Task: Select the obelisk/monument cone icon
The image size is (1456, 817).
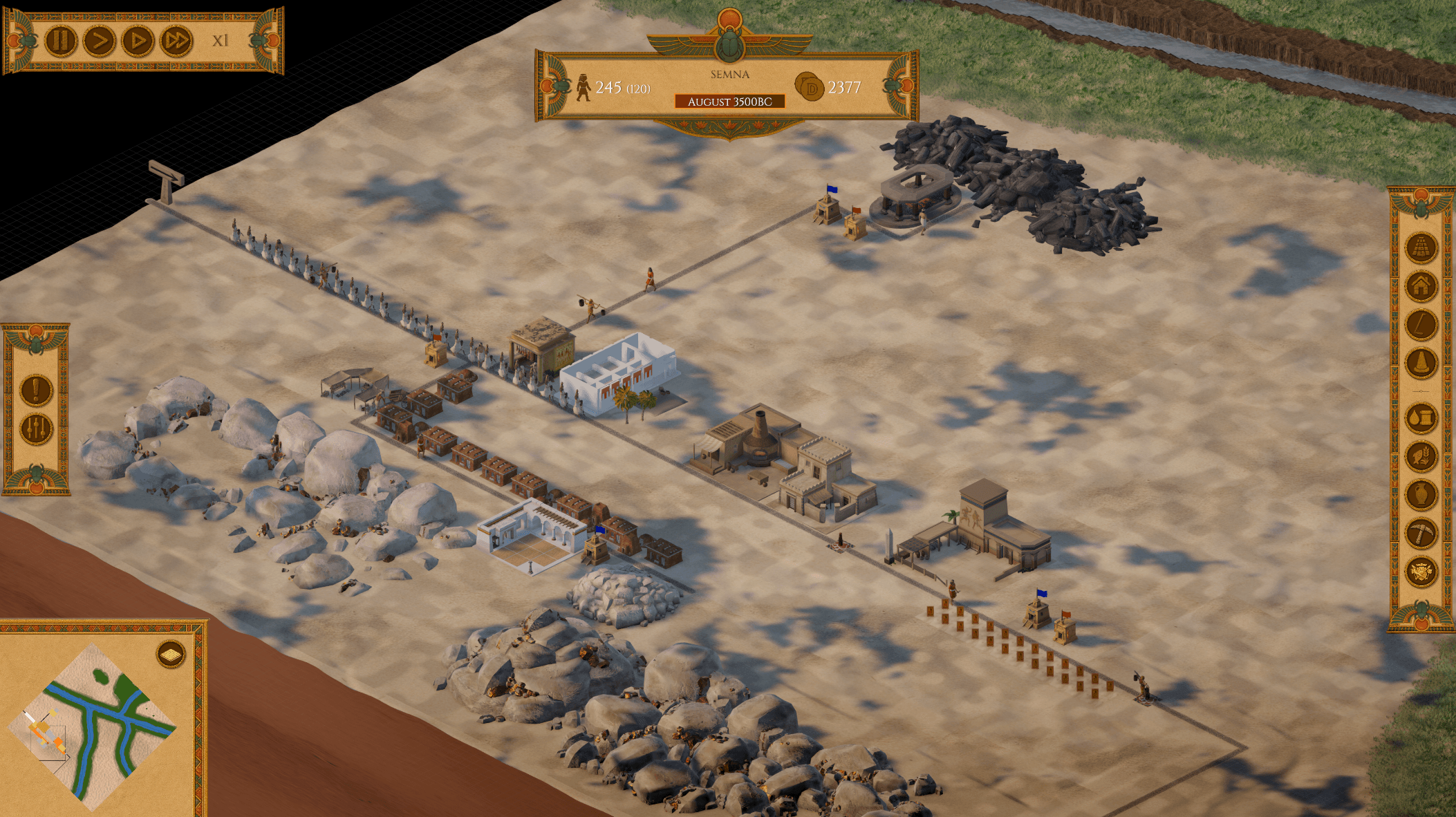Action: click(1422, 361)
